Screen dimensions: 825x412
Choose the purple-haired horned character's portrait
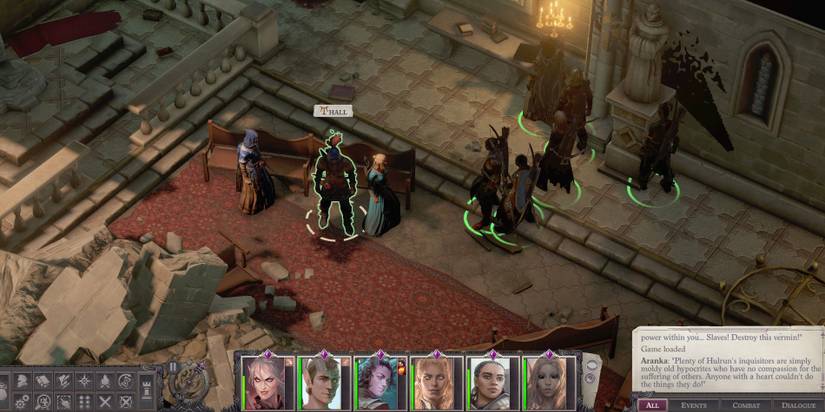click(x=380, y=383)
